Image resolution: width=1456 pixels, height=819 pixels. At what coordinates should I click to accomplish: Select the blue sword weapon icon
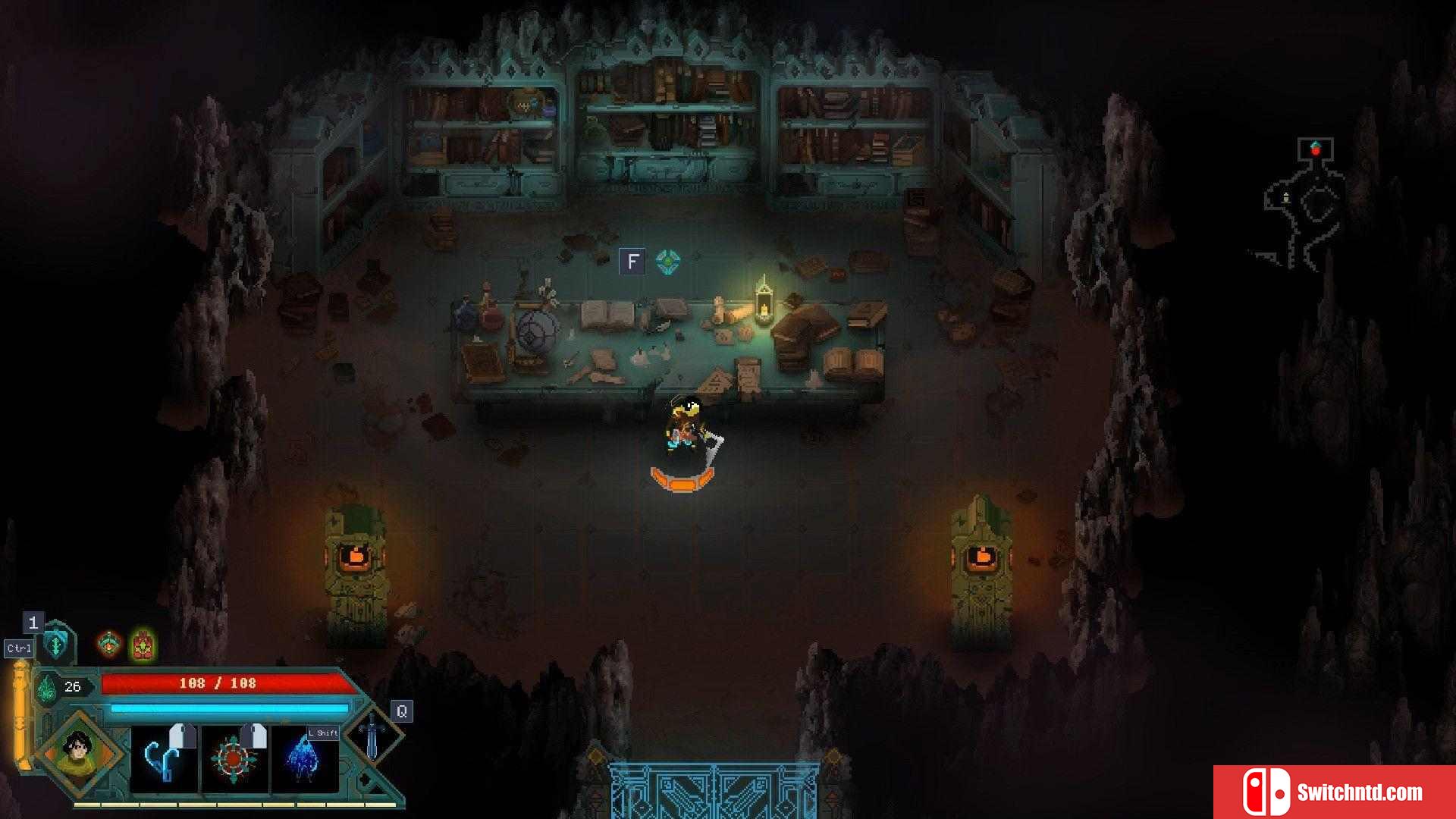[372, 733]
